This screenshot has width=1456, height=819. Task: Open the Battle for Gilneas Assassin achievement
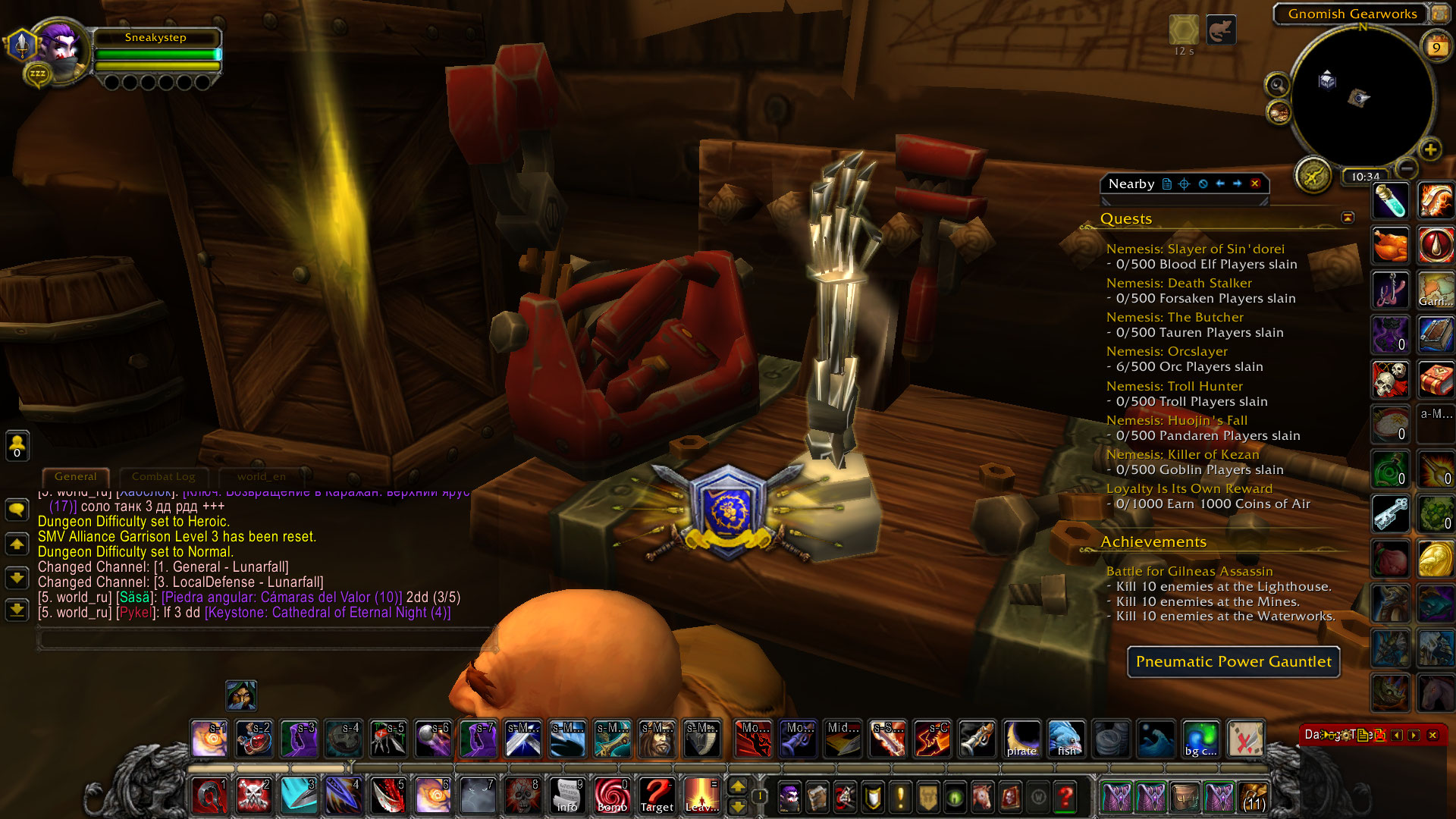(1189, 572)
